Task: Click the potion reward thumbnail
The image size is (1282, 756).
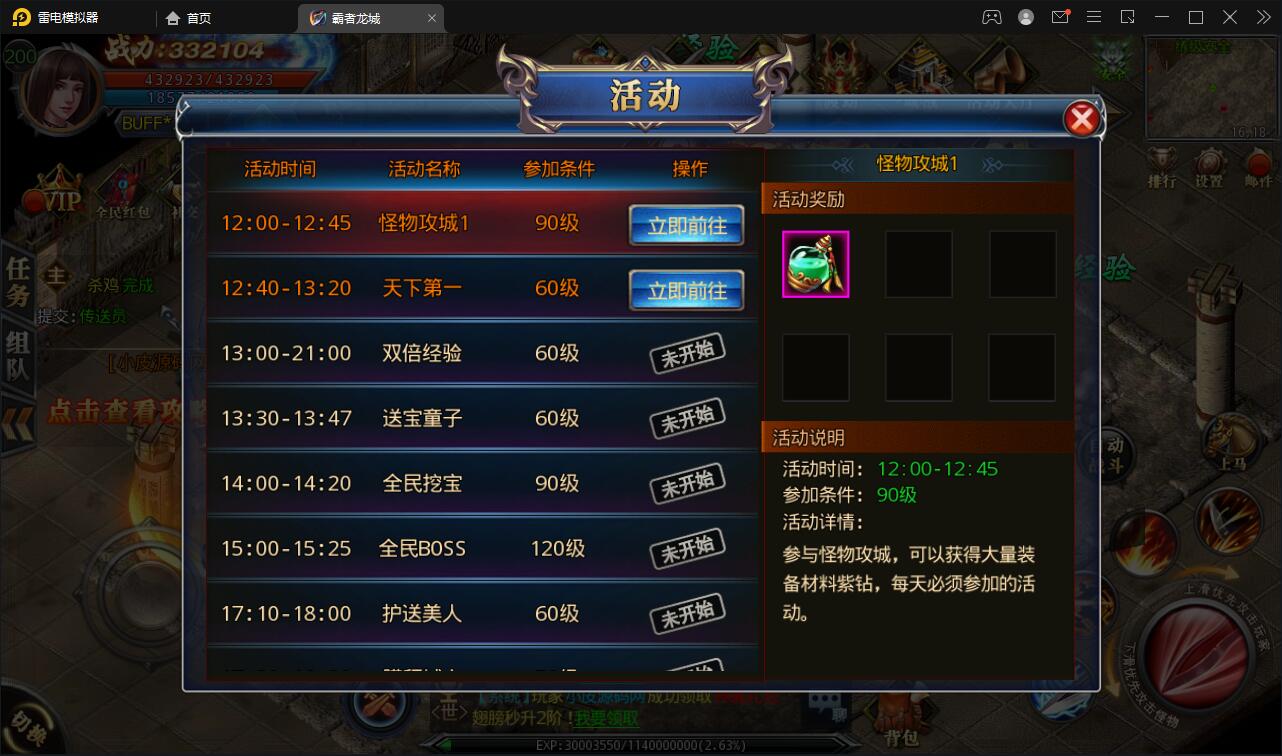Action: 815,264
